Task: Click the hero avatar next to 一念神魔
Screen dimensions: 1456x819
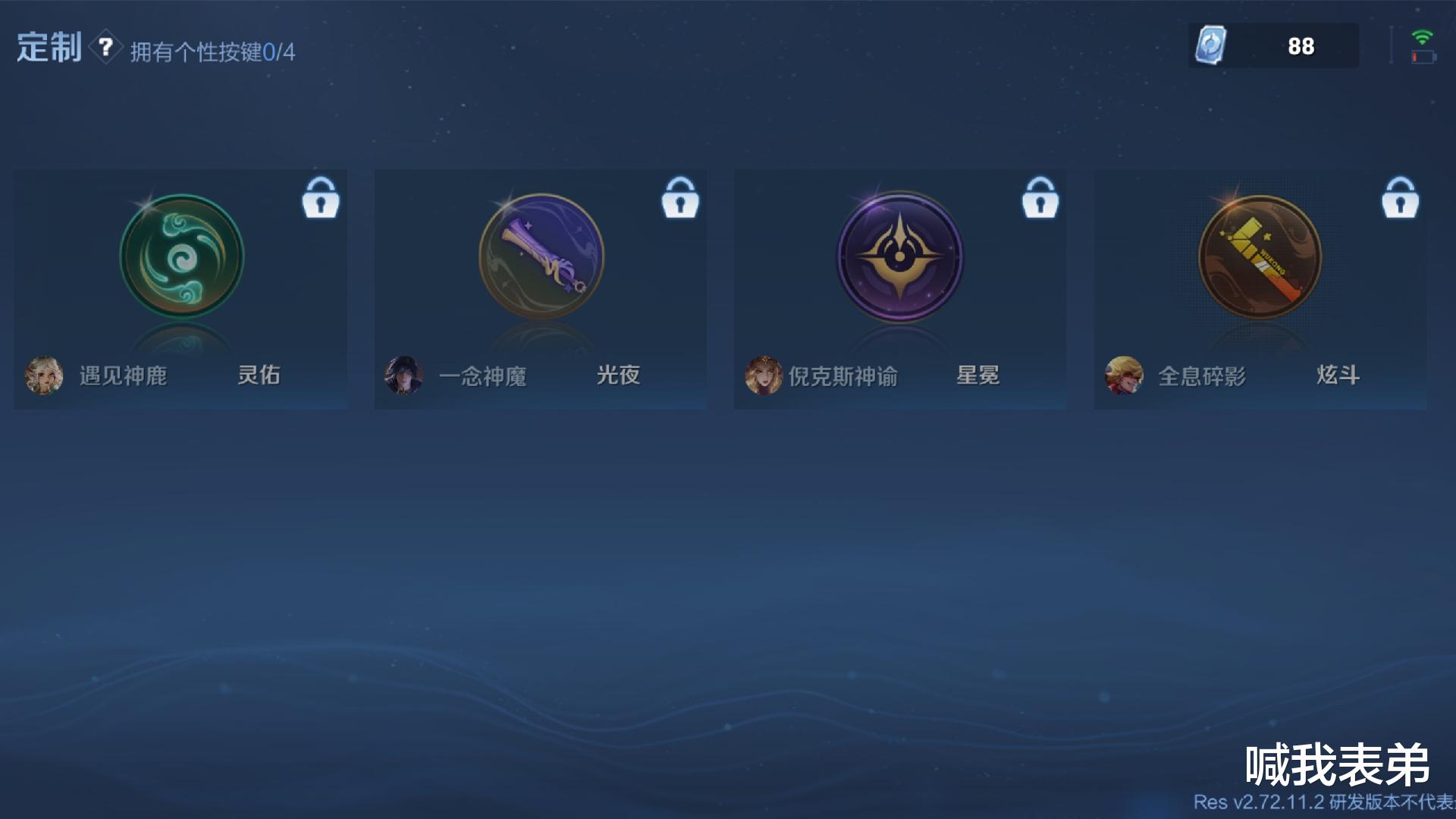Action: 403,375
